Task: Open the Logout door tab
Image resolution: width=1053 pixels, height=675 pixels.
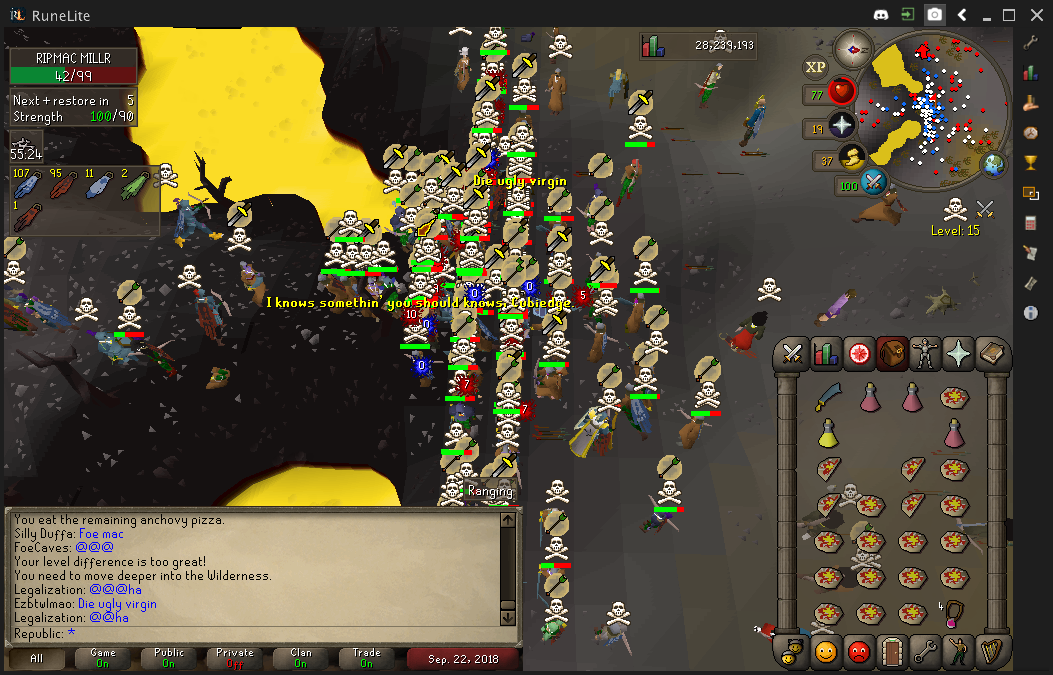Action: tap(892, 652)
